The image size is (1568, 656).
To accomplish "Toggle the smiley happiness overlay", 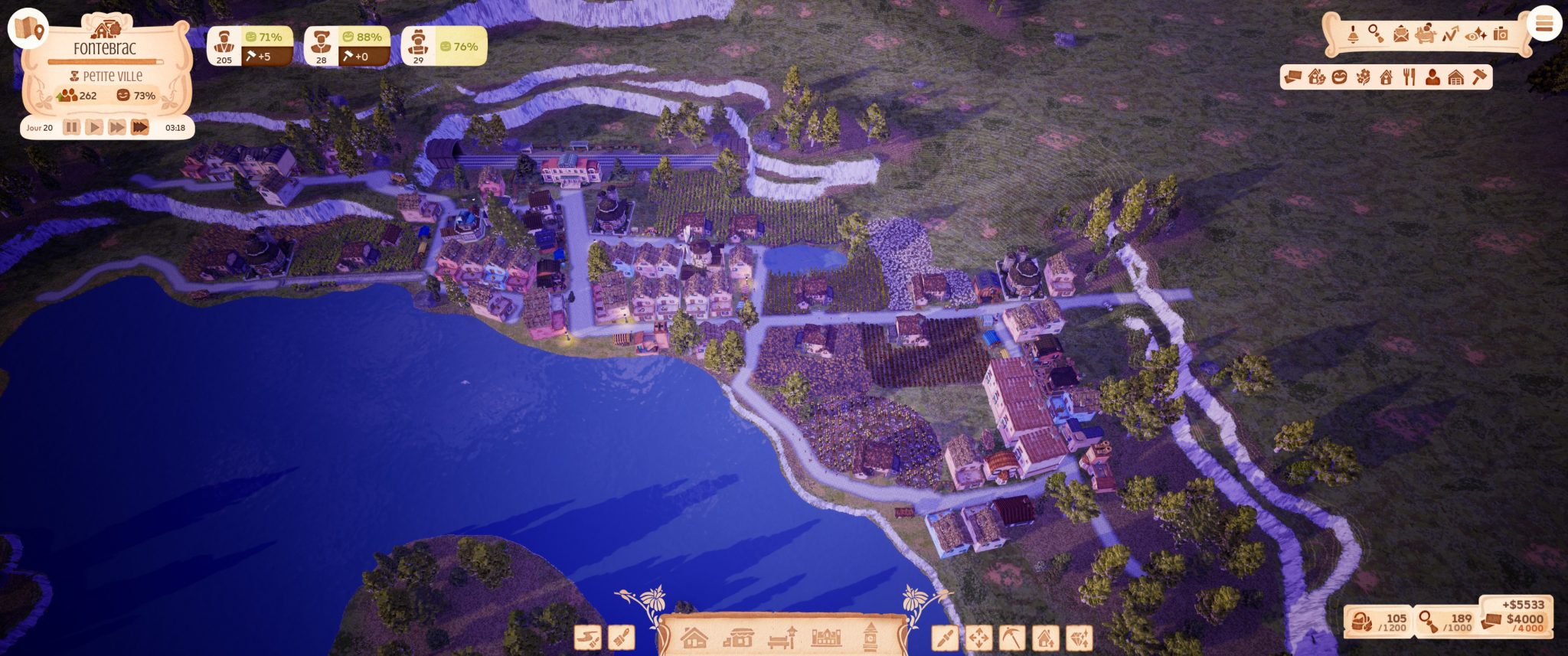I will (1339, 77).
